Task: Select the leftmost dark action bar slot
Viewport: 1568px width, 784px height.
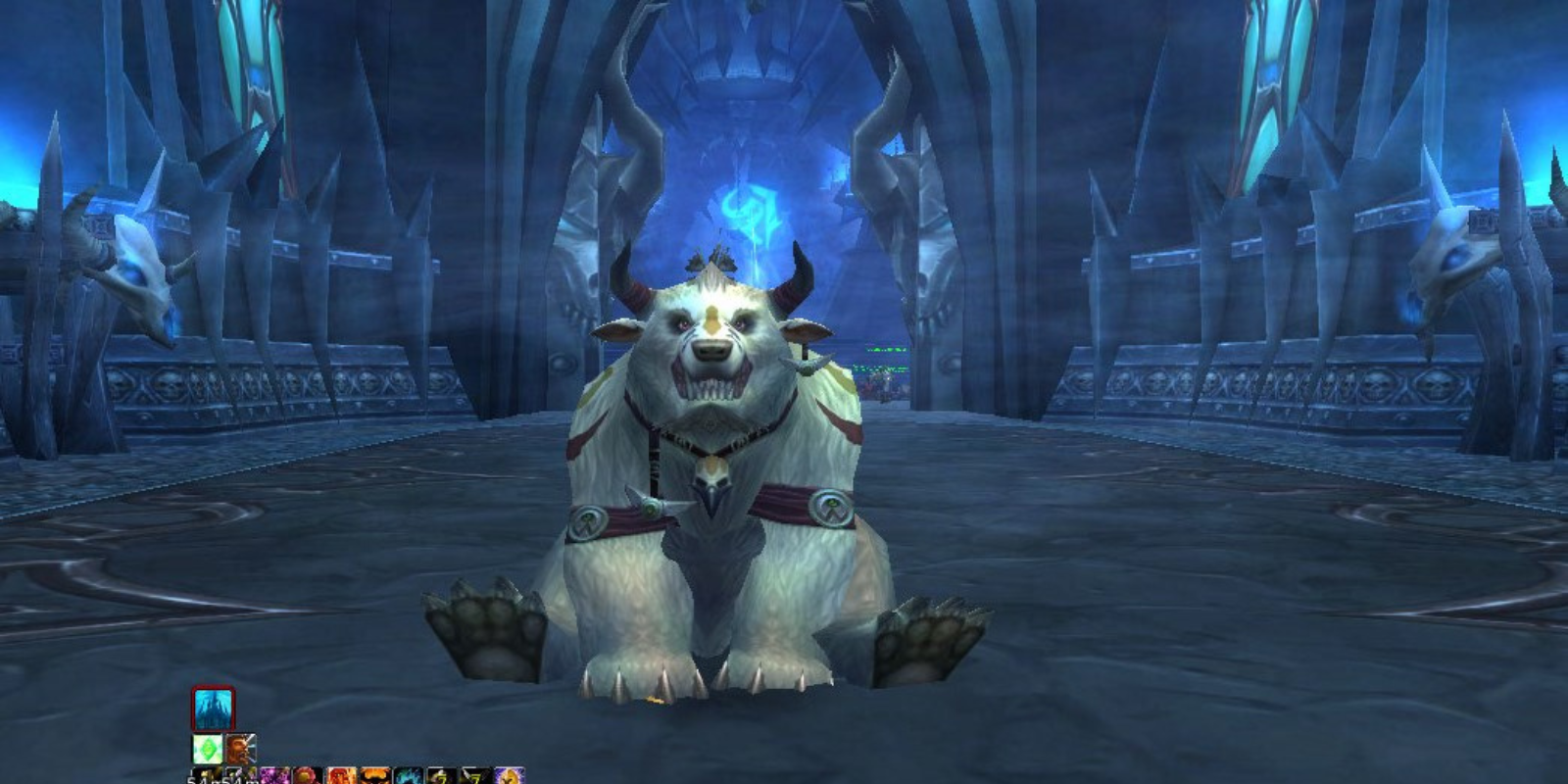Action: click(x=206, y=775)
